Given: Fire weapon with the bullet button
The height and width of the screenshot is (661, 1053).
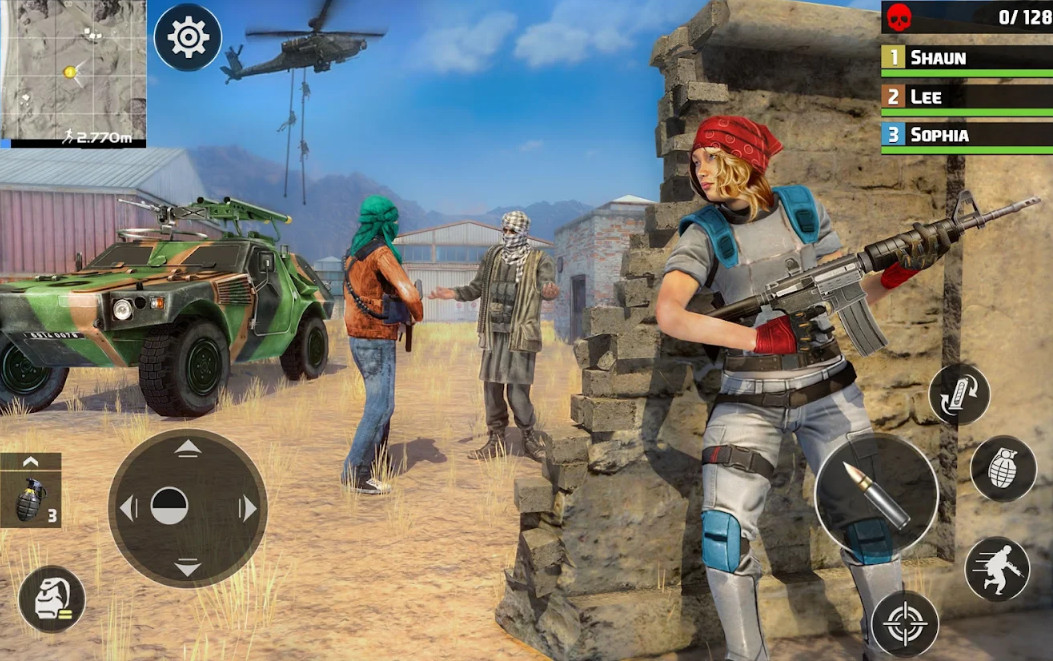Looking at the screenshot, I should pos(876,494).
